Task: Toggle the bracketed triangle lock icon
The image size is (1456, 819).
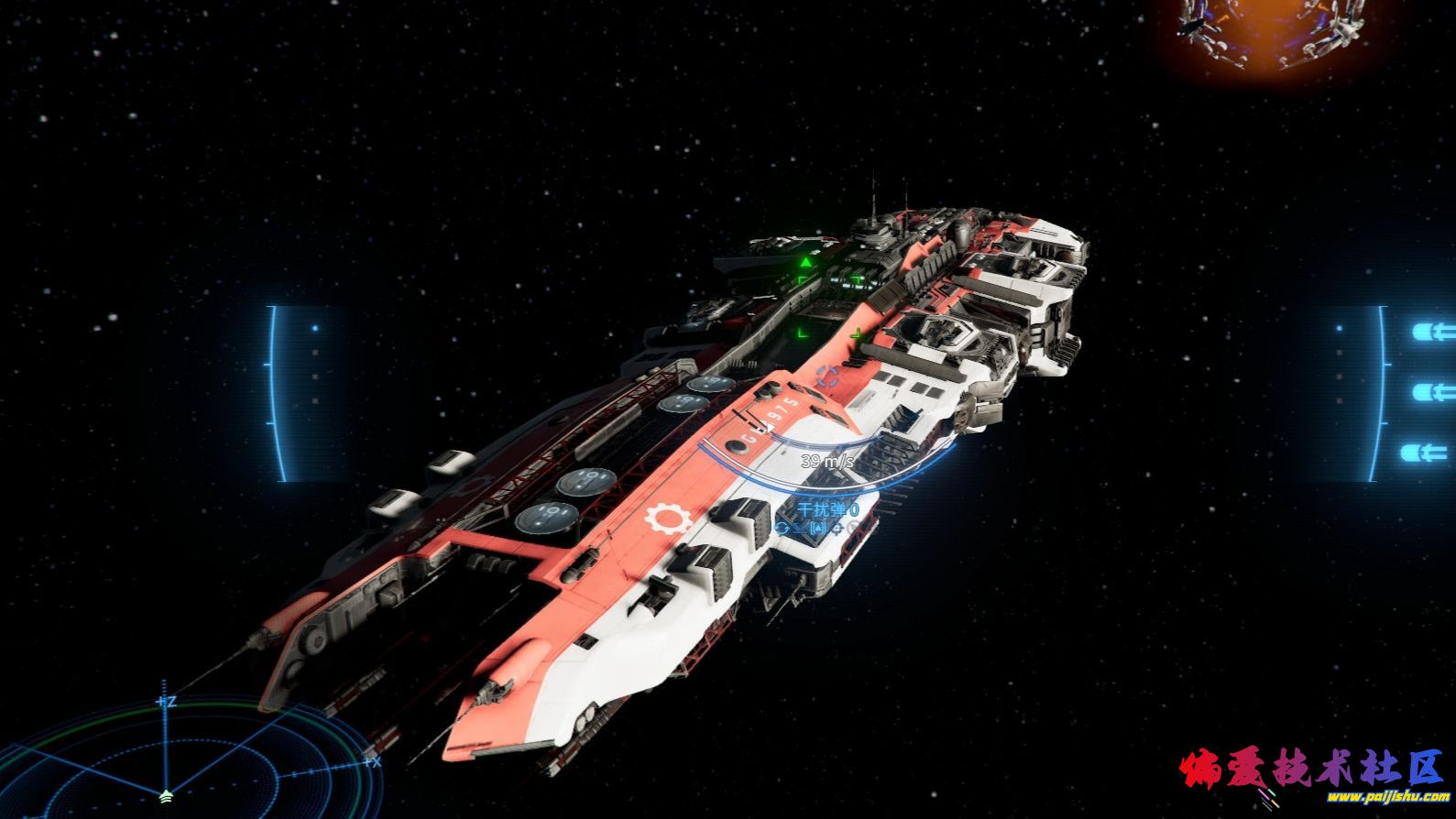Action: point(817,529)
